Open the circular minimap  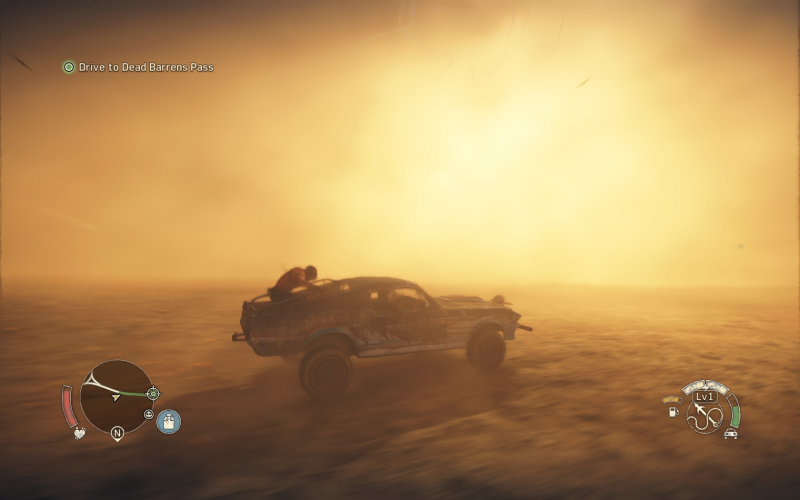point(115,396)
